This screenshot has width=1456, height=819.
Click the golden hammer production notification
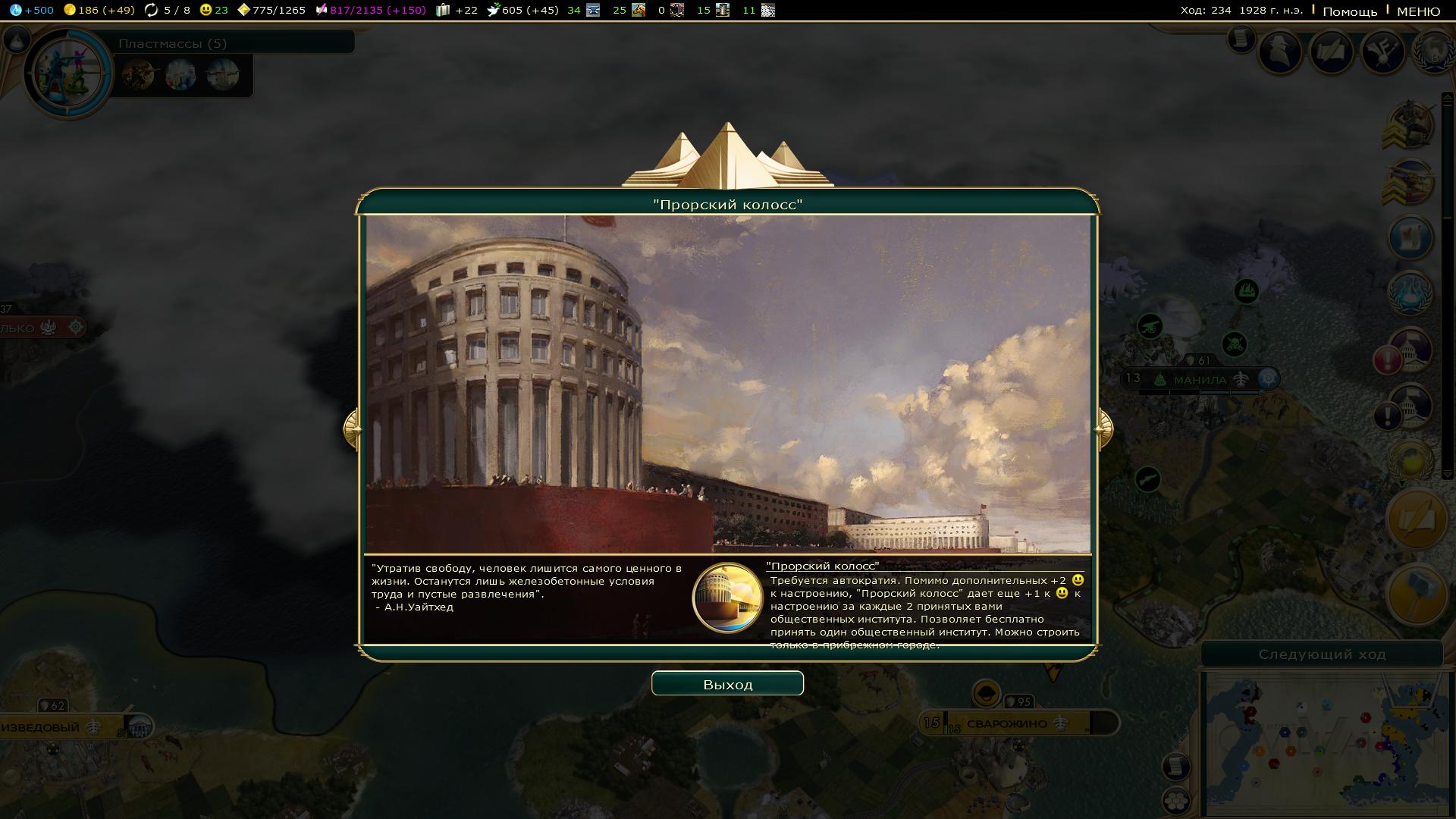point(1417,594)
